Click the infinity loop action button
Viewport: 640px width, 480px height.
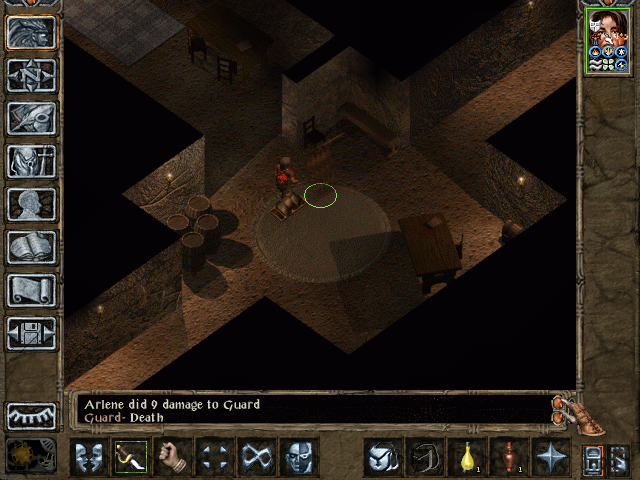click(257, 457)
